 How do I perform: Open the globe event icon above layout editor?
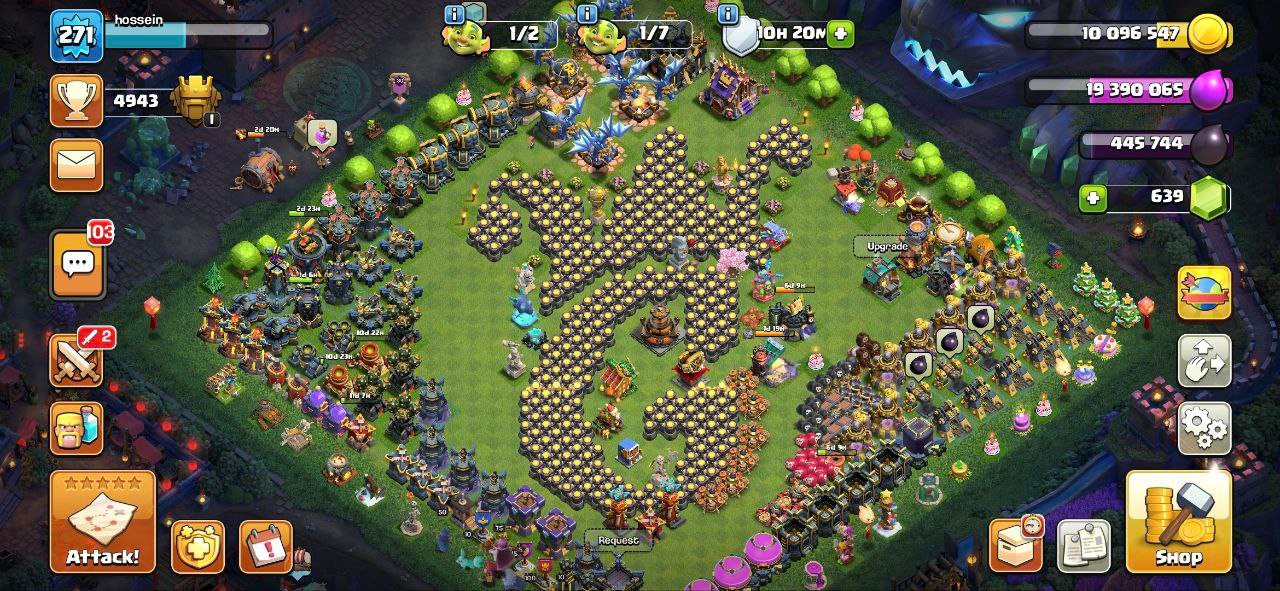(x=1204, y=292)
